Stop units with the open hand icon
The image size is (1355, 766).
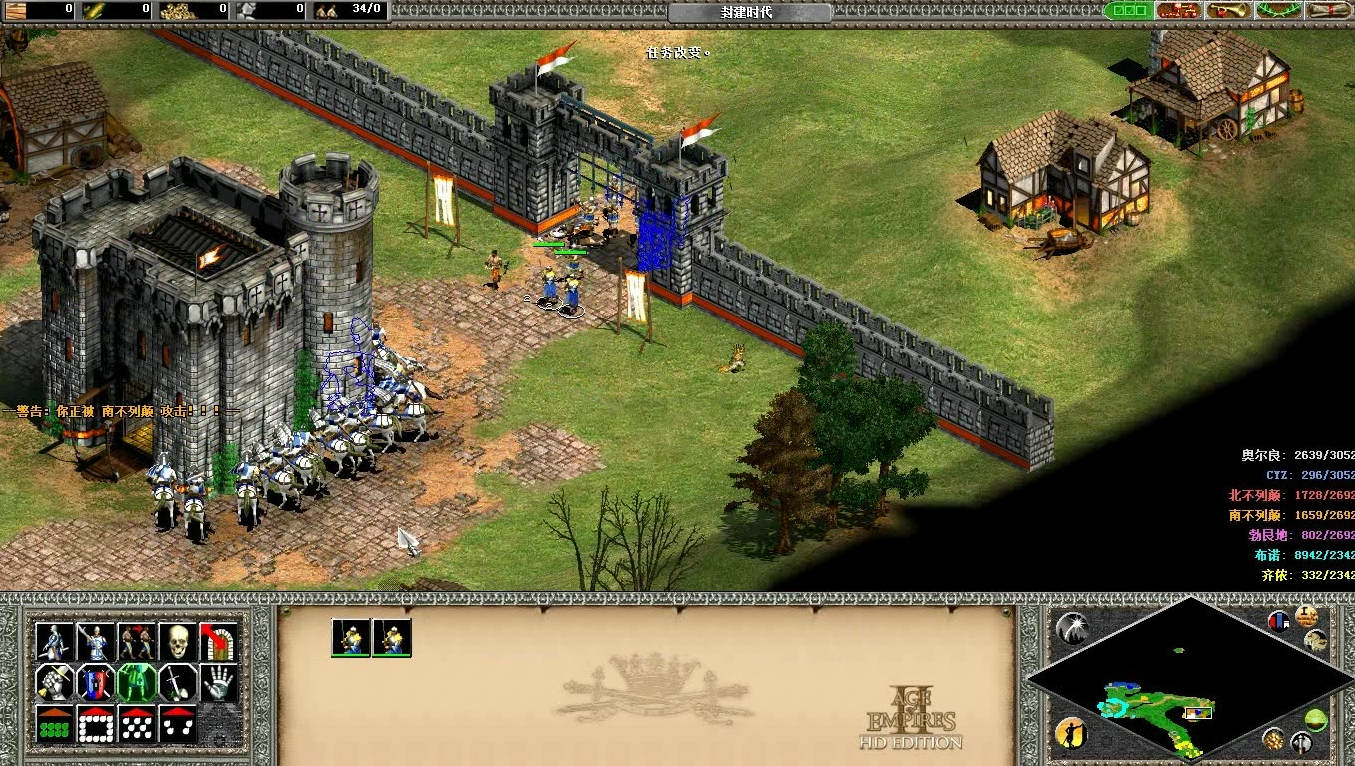coord(219,682)
